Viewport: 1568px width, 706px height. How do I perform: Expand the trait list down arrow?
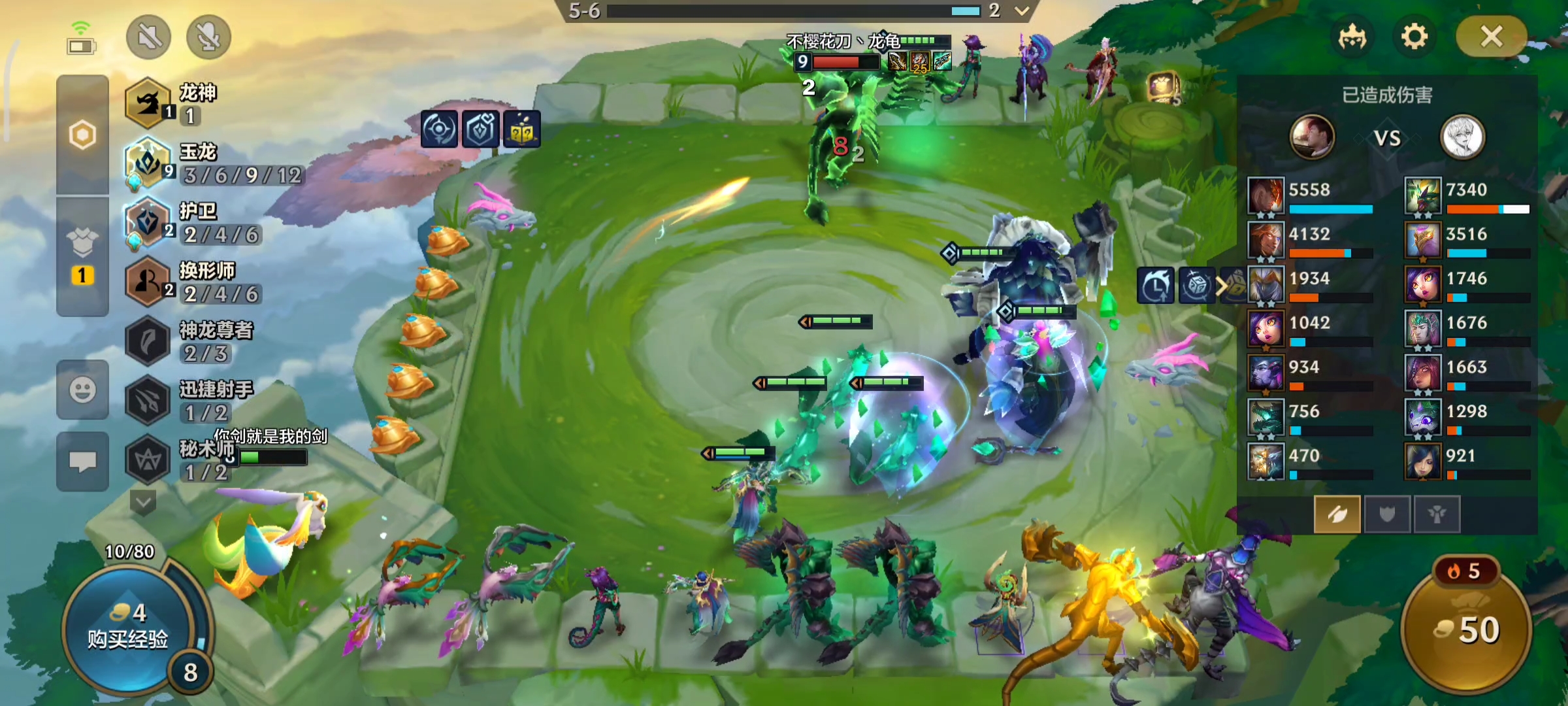pyautogui.click(x=143, y=502)
